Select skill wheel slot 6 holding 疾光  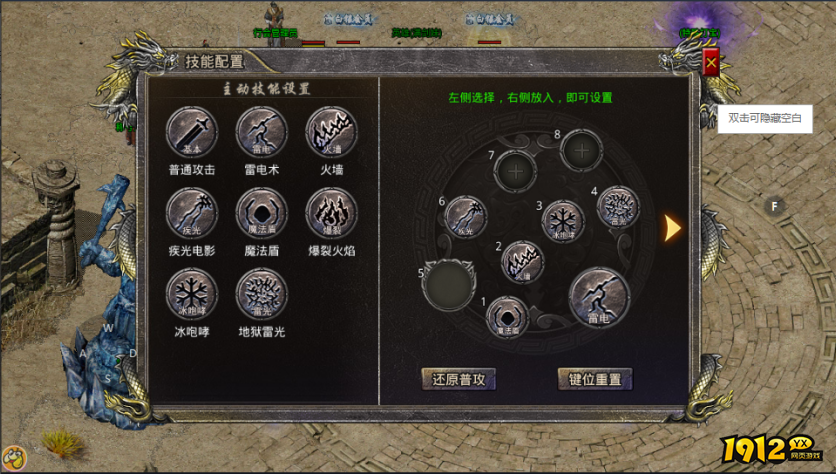tap(465, 217)
